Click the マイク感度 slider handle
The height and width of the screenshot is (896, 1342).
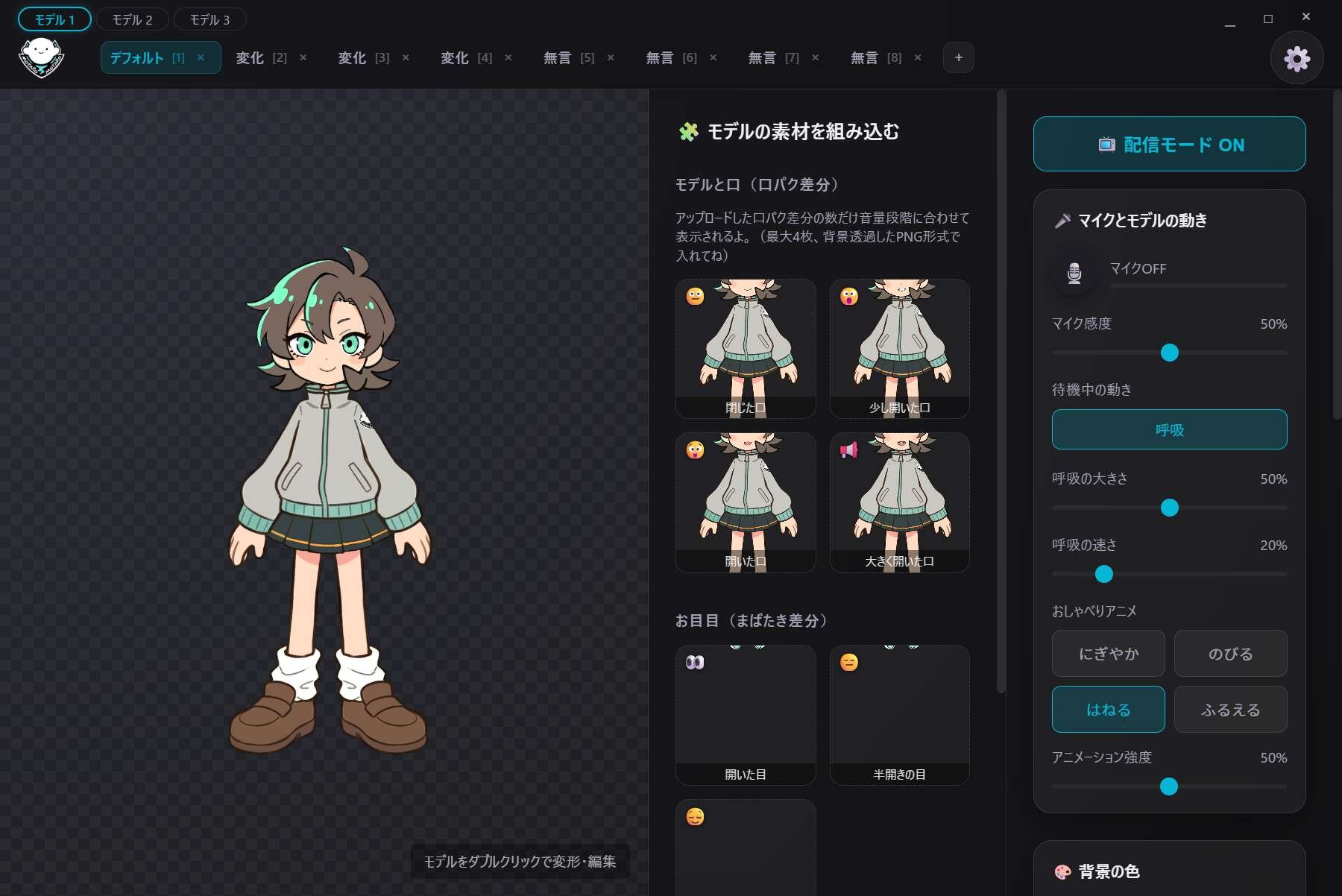[x=1169, y=353]
